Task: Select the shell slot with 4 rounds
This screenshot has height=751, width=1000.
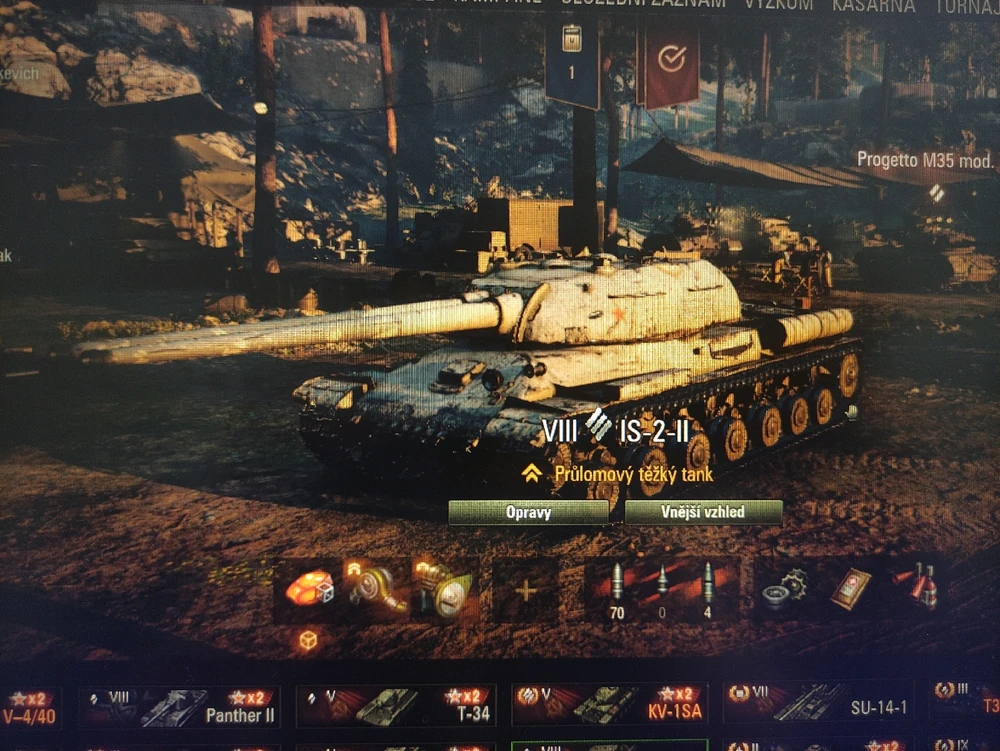Action: pyautogui.click(x=708, y=590)
